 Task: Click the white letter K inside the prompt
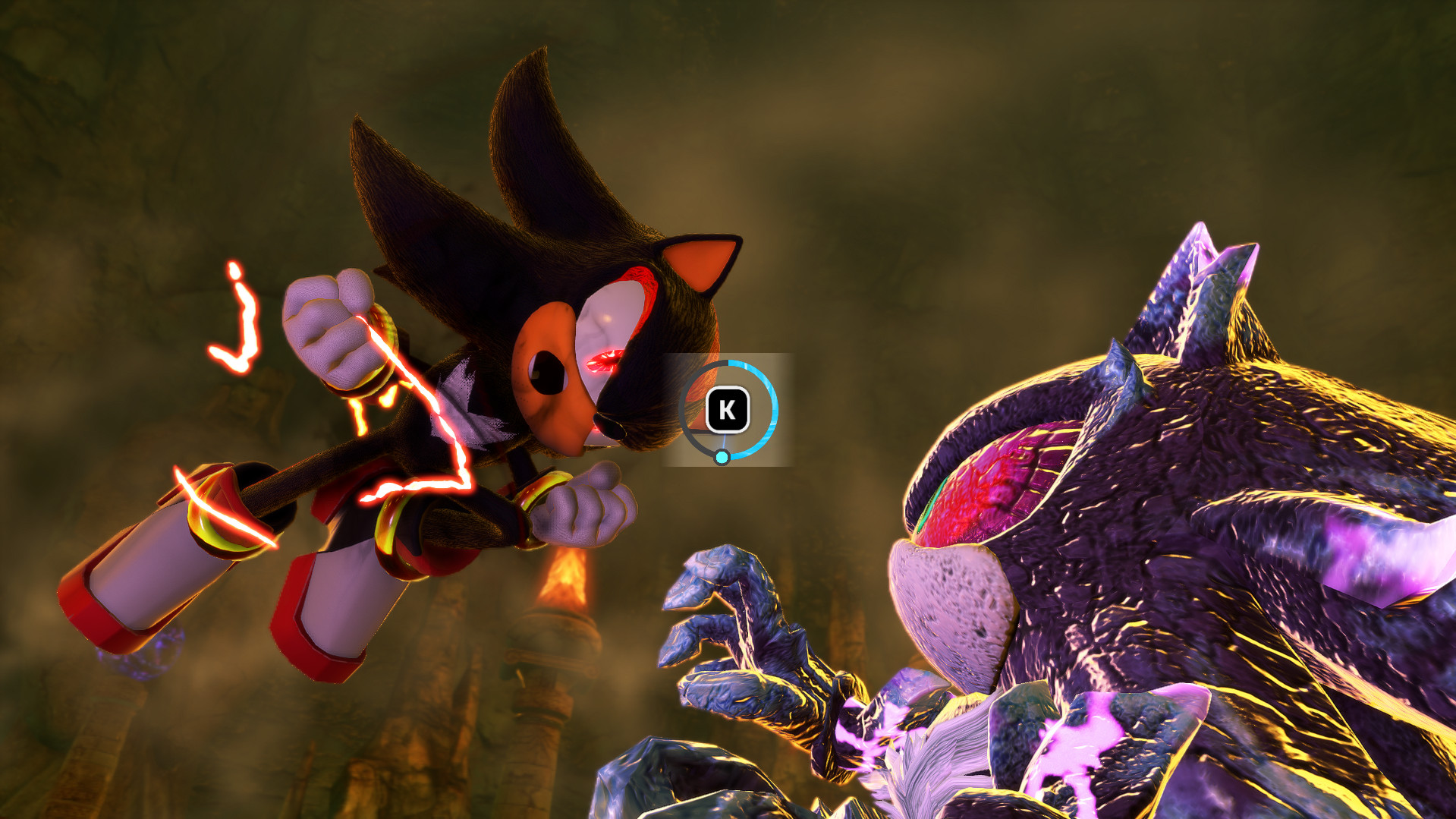(x=727, y=411)
